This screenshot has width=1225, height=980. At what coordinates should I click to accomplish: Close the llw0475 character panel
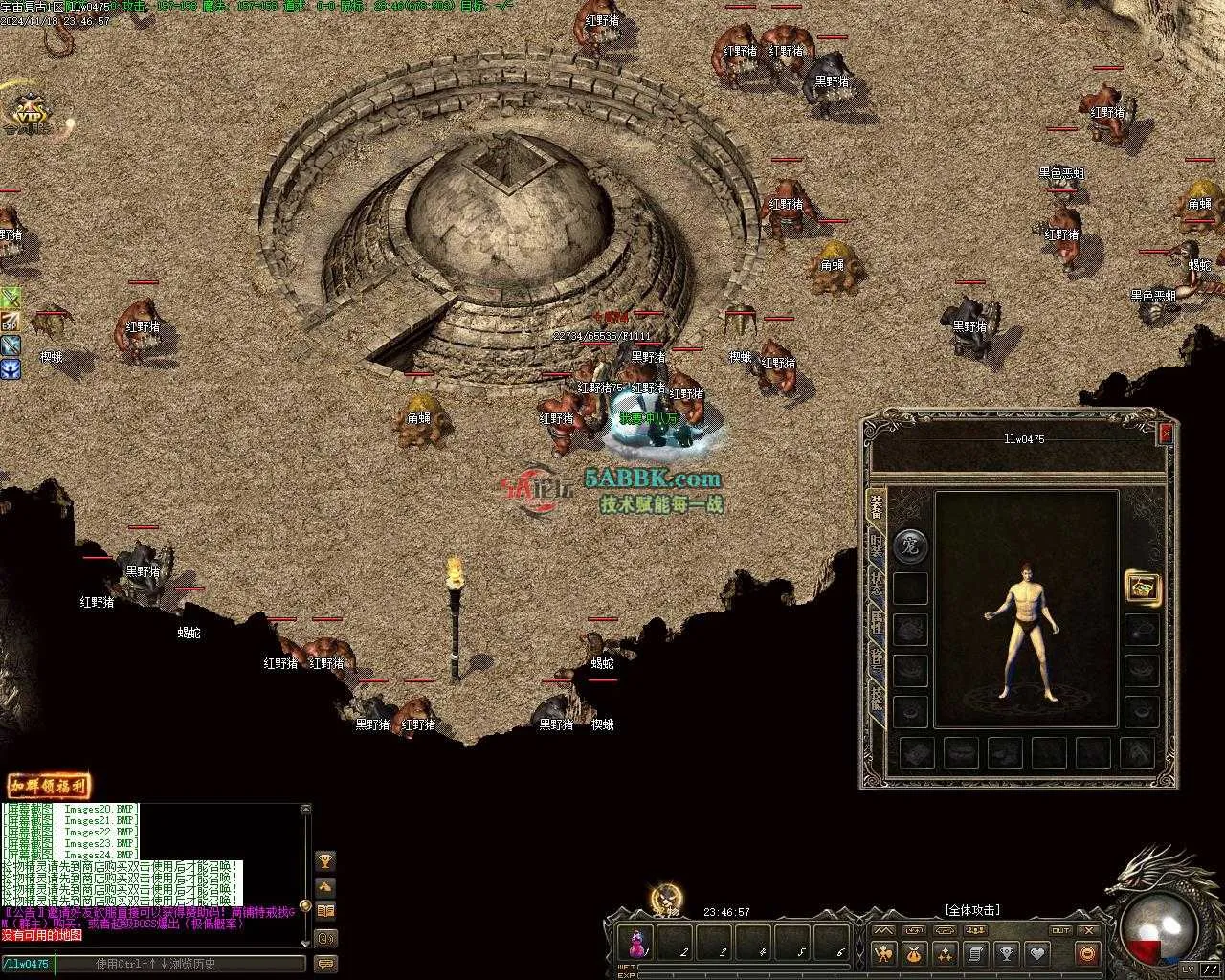1165,434
